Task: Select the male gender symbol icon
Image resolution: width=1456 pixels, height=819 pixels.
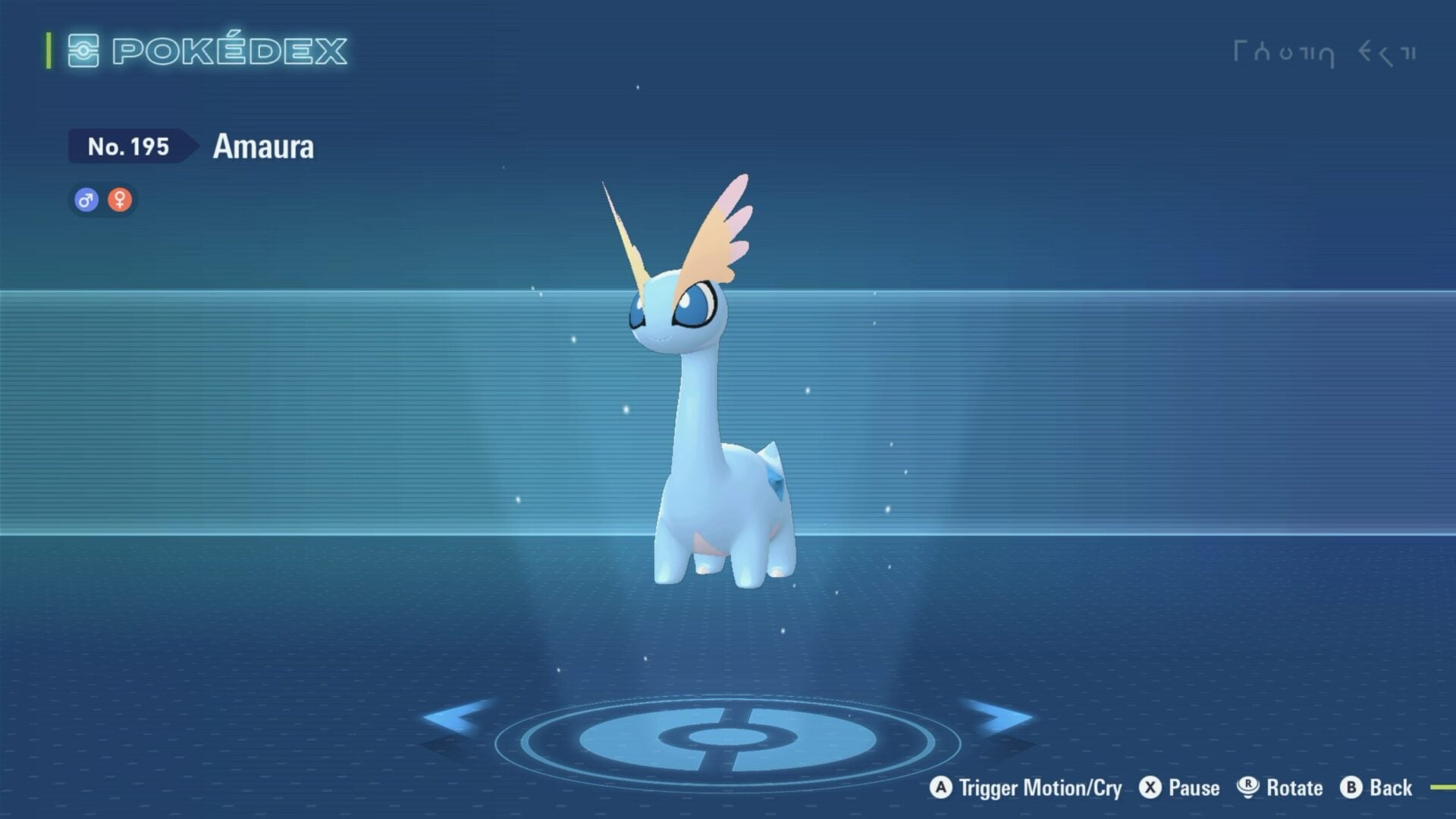Action: pyautogui.click(x=86, y=199)
